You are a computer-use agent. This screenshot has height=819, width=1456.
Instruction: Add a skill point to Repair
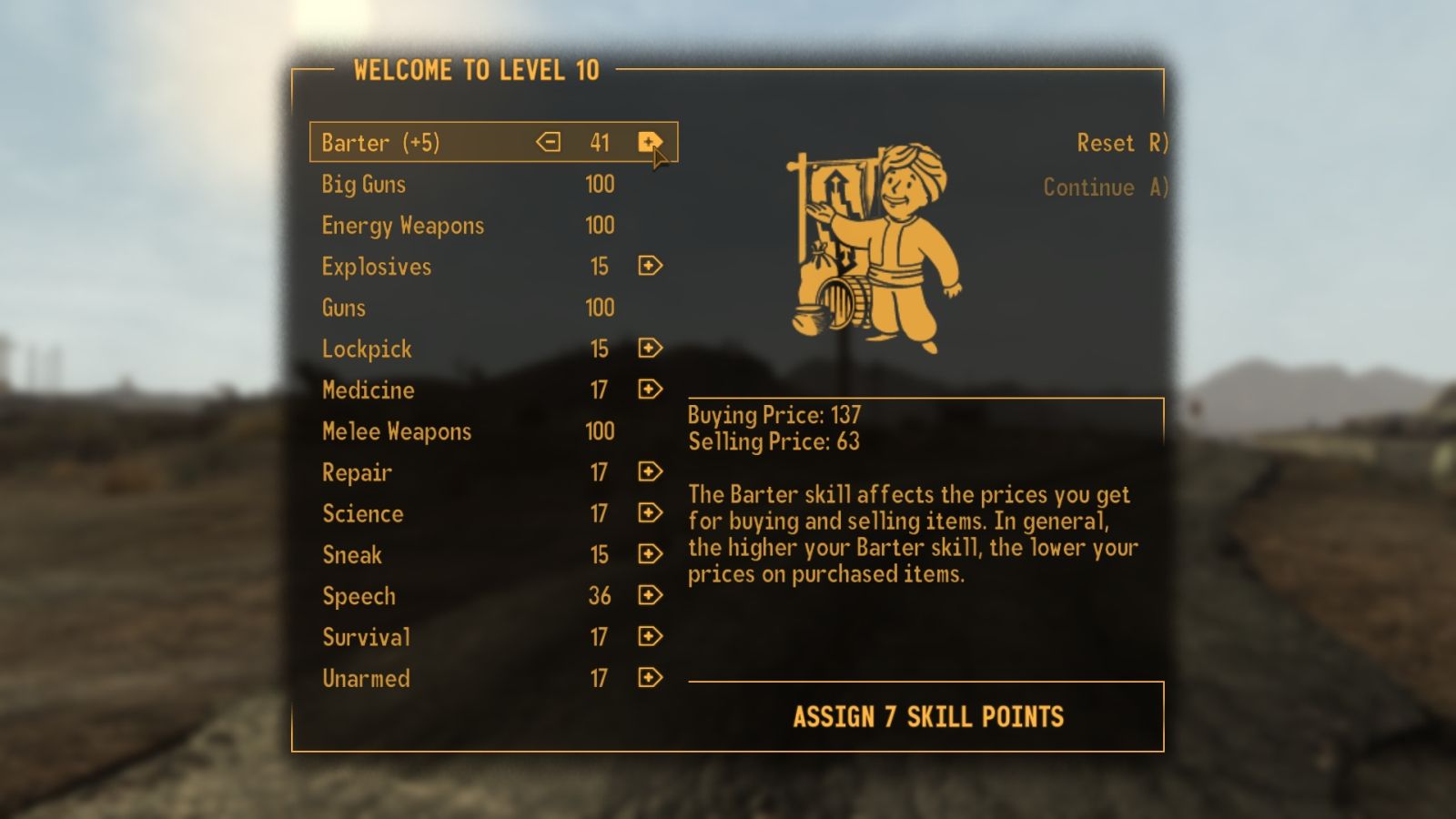pos(648,471)
